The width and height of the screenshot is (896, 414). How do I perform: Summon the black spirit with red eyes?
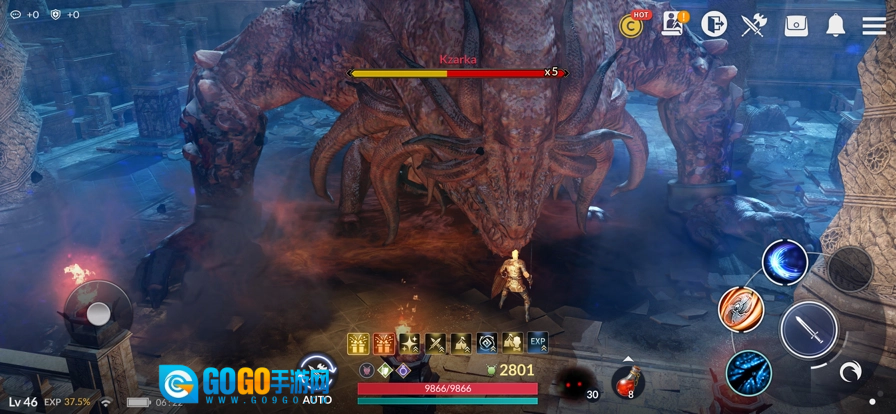tap(577, 382)
